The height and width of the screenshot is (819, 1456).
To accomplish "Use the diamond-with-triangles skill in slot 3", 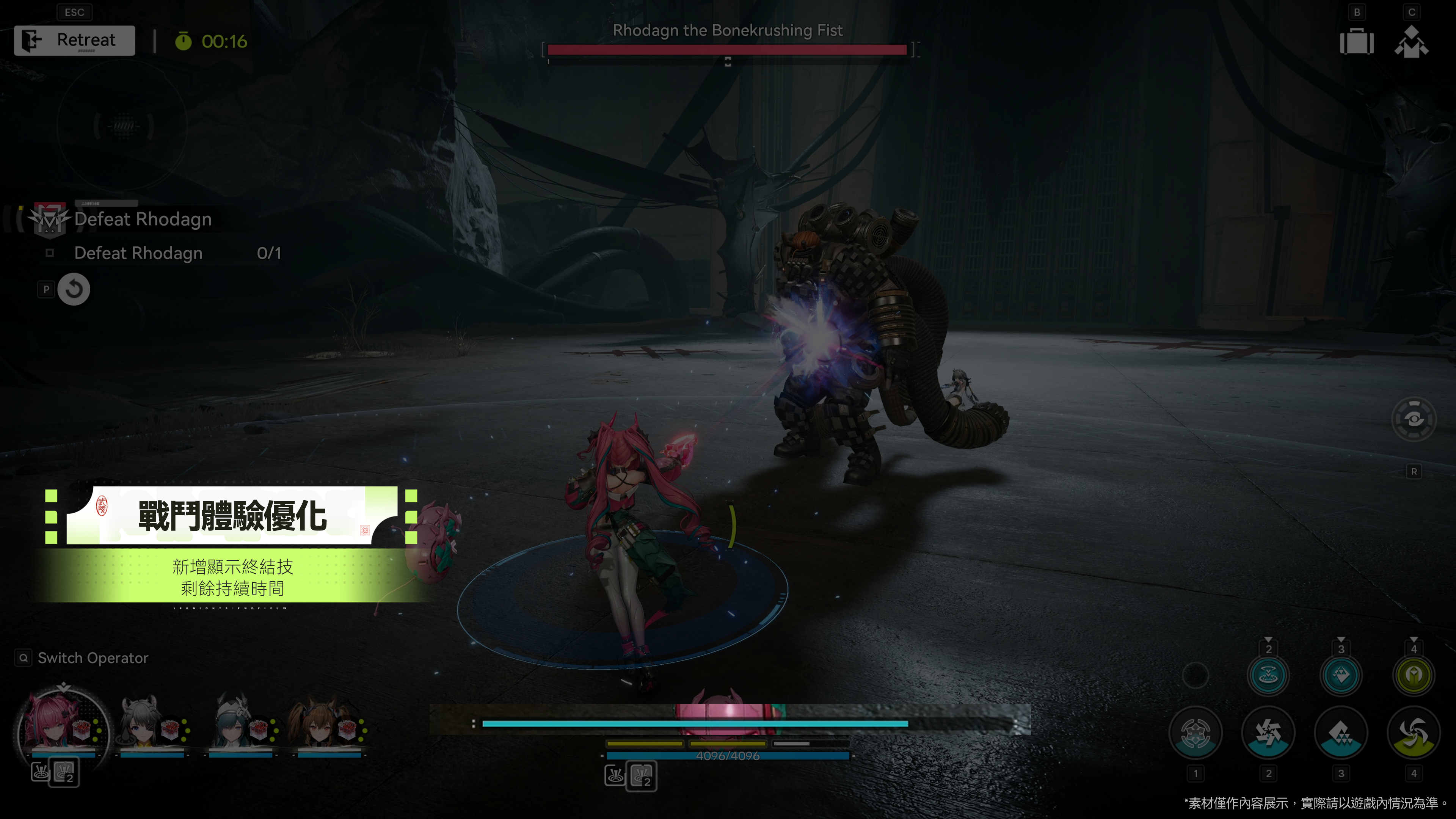I will (1341, 733).
